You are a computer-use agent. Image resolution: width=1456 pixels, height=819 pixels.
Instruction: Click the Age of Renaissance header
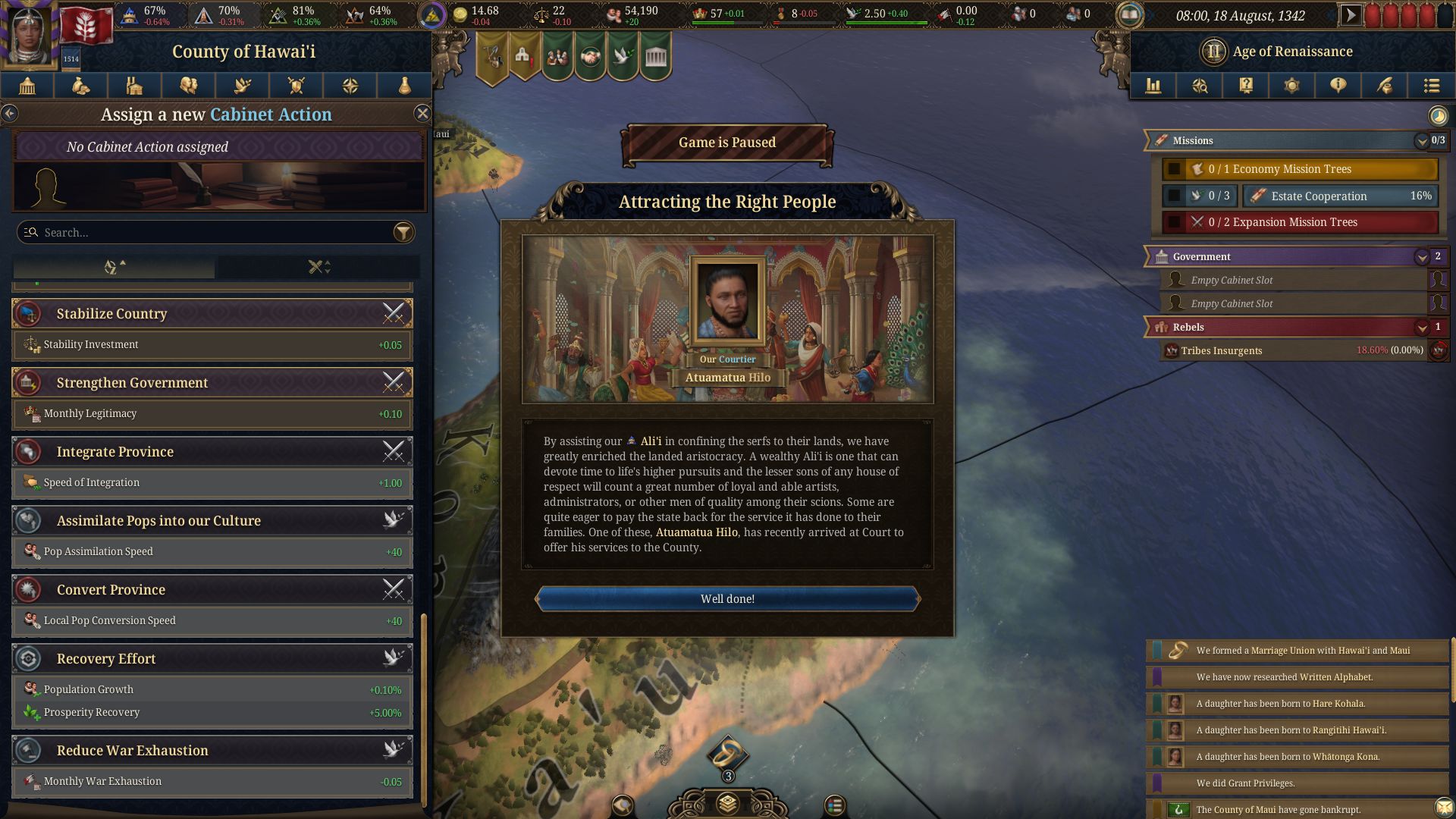pyautogui.click(x=1291, y=52)
